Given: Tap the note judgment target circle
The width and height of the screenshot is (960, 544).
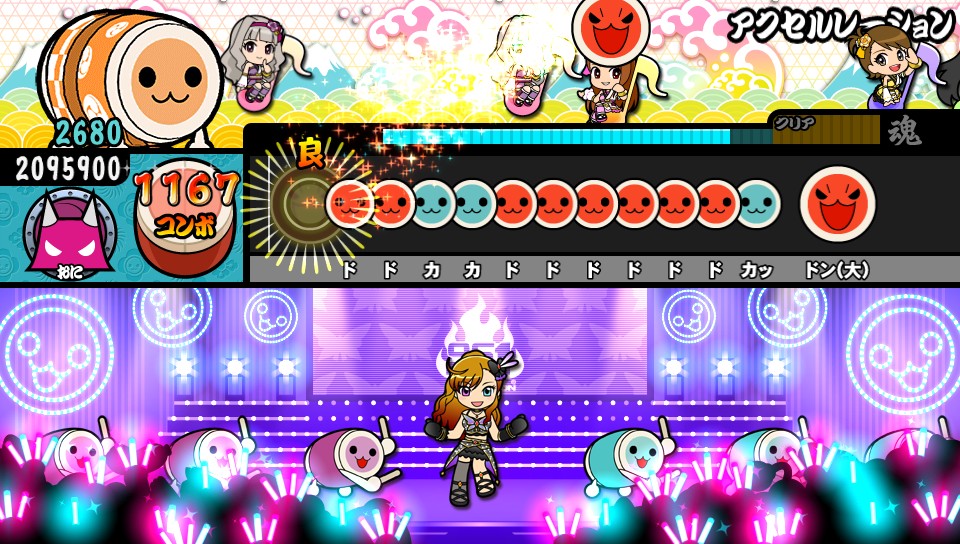Looking at the screenshot, I should (x=299, y=204).
